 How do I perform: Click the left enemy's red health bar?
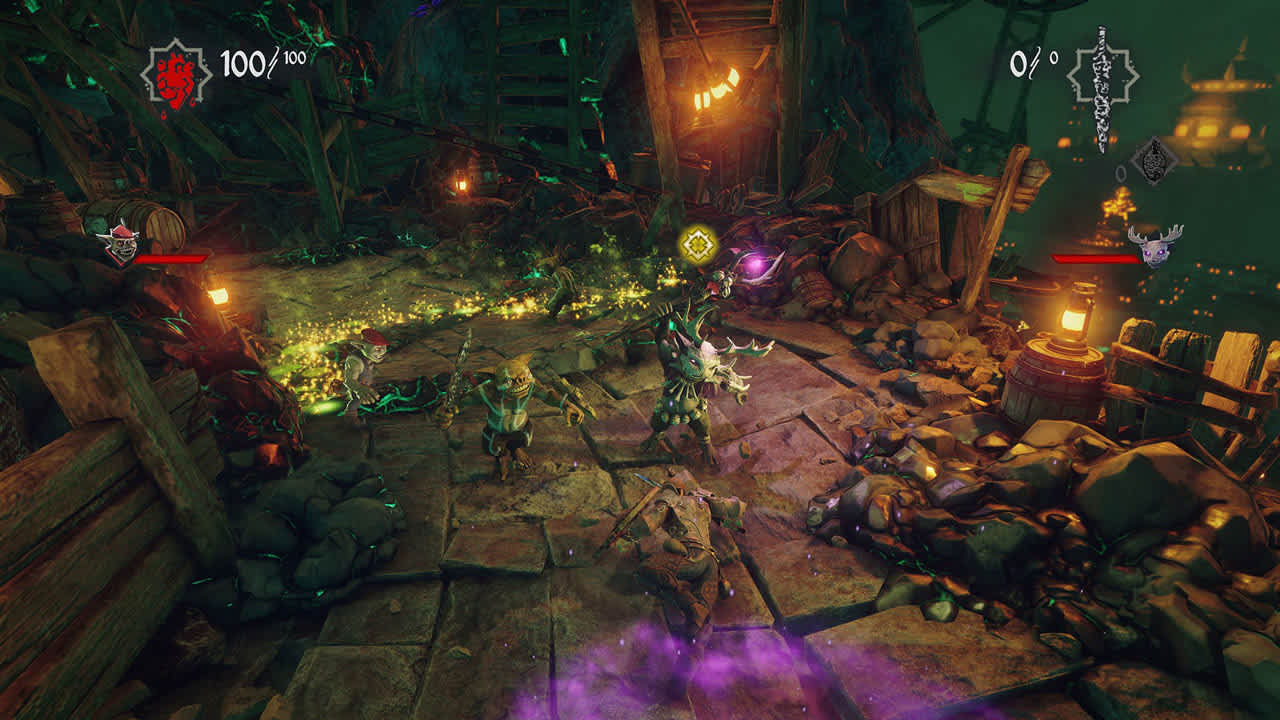pos(170,257)
